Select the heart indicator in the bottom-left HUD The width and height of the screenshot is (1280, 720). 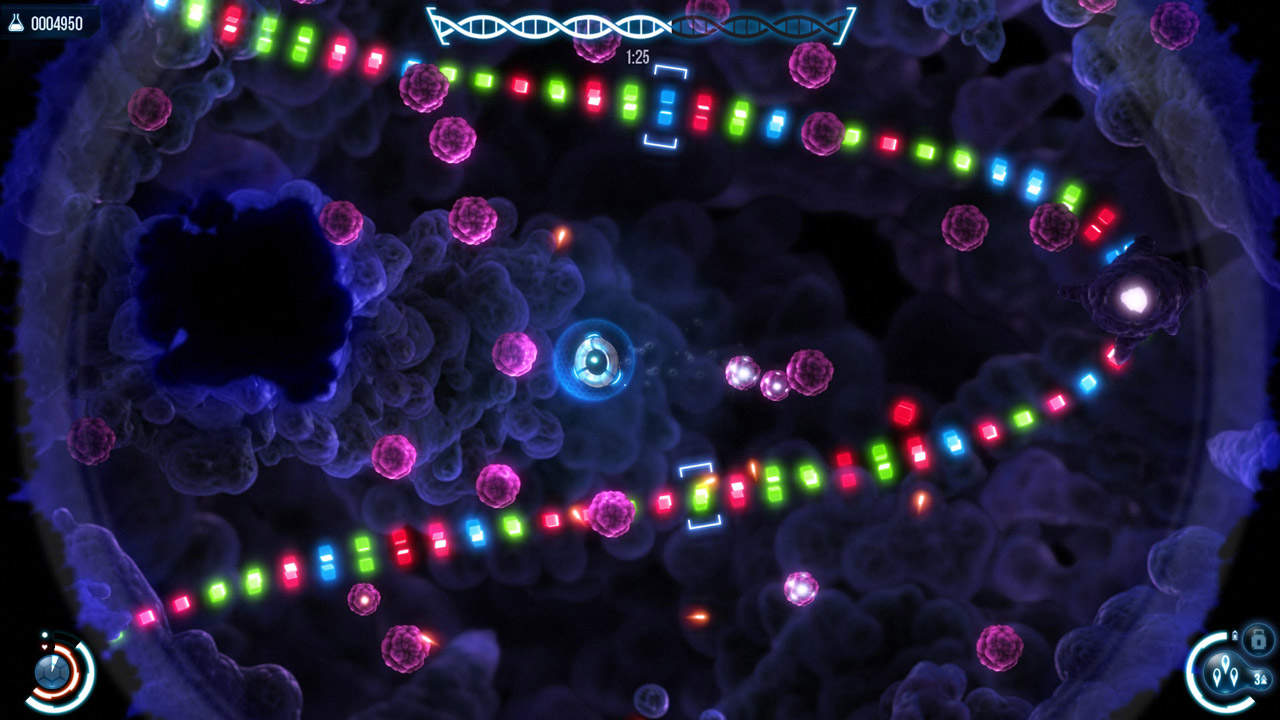(x=44, y=647)
